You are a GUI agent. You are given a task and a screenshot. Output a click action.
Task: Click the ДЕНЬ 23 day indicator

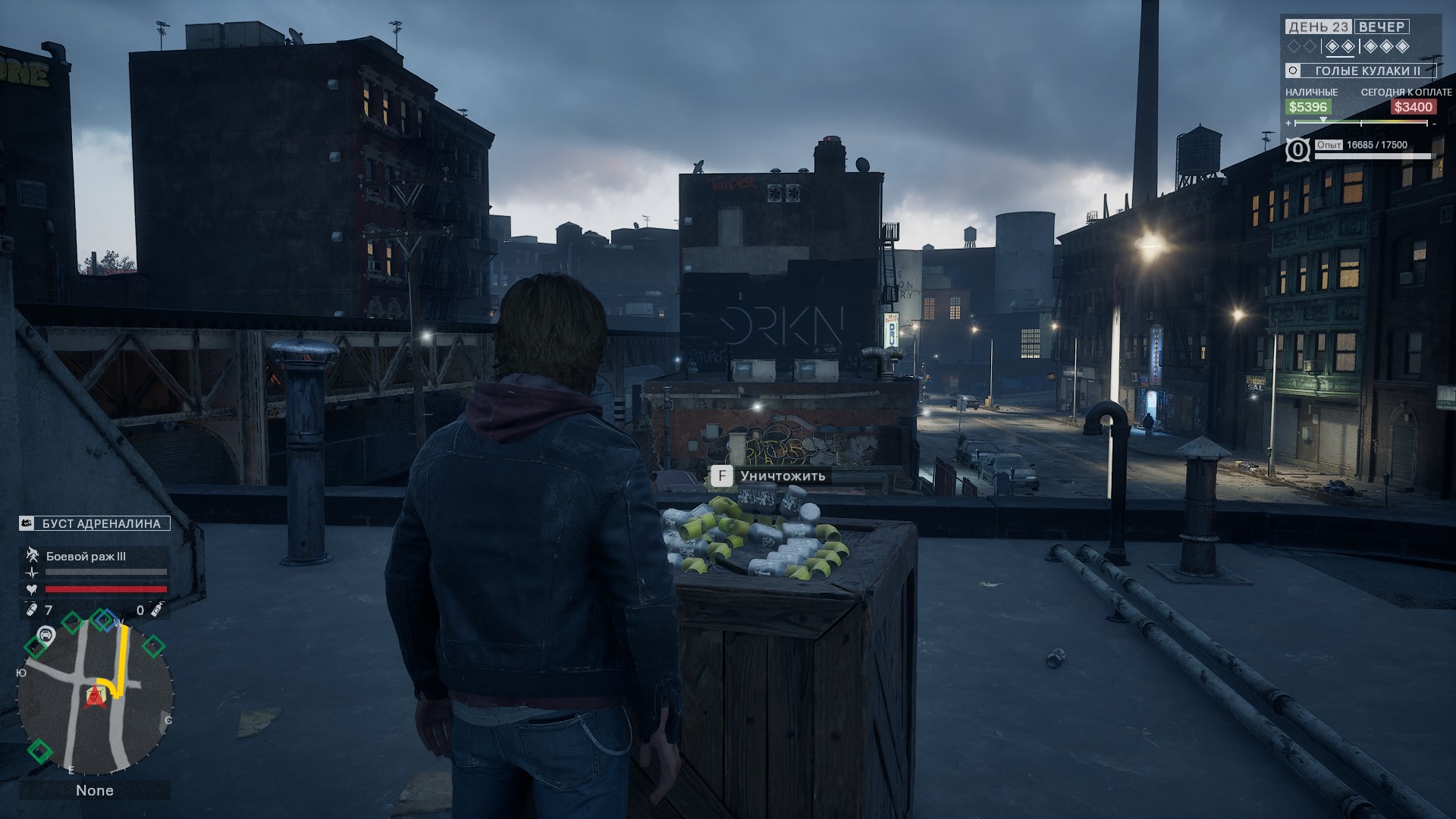click(x=1318, y=27)
